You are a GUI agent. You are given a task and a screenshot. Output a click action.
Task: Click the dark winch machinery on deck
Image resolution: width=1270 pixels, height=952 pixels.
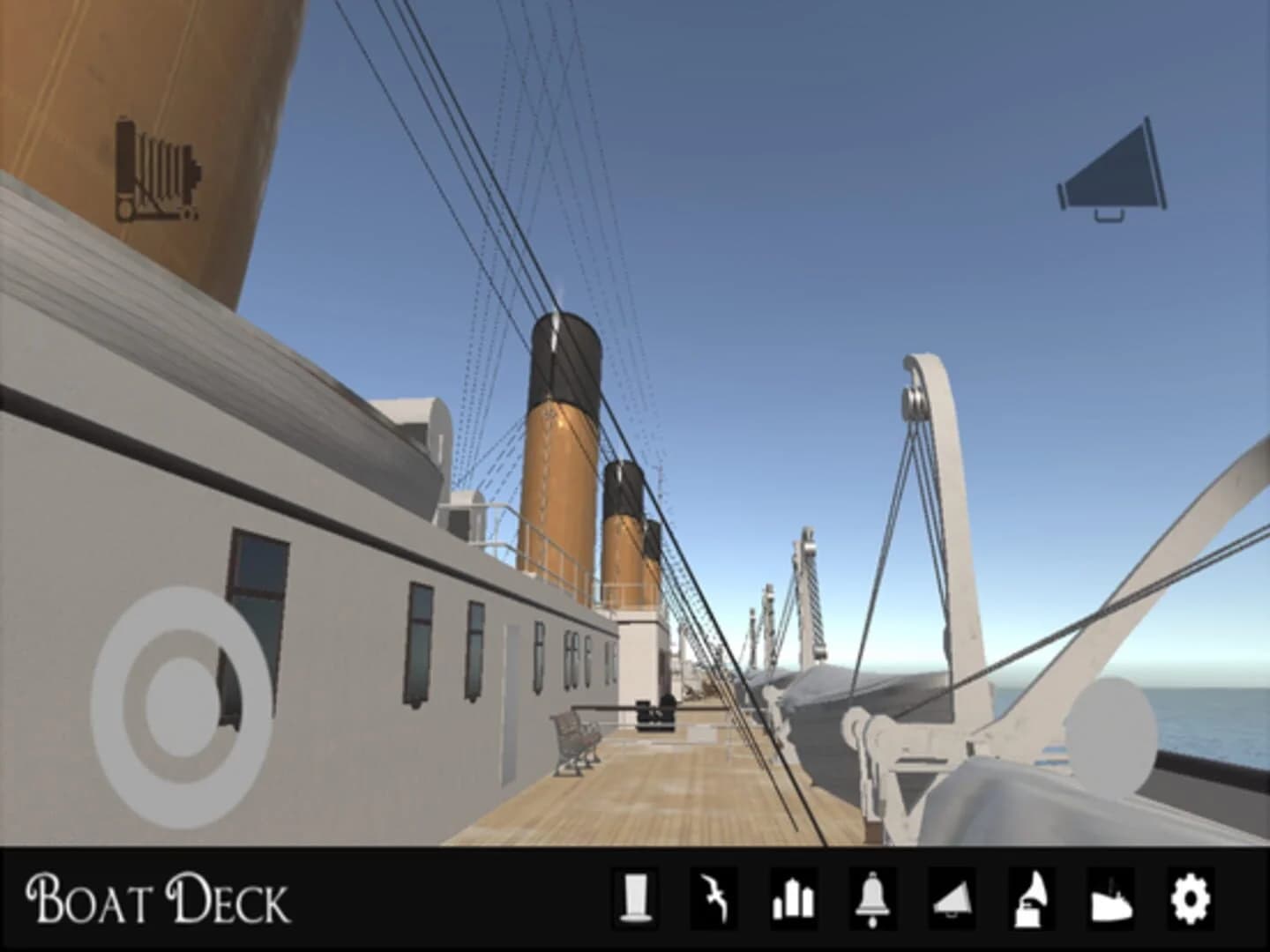pyautogui.click(x=654, y=714)
